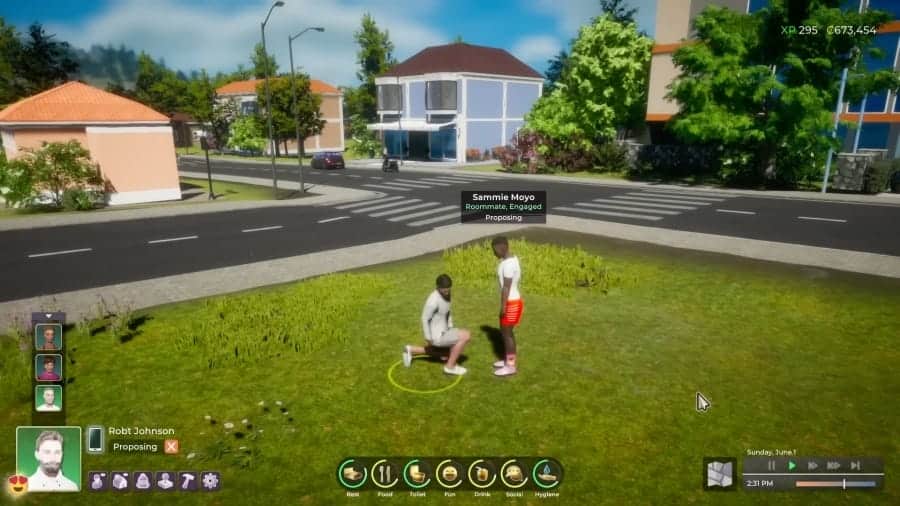This screenshot has width=900, height=506.
Task: Select the Hygiene need icon
Action: (x=548, y=473)
